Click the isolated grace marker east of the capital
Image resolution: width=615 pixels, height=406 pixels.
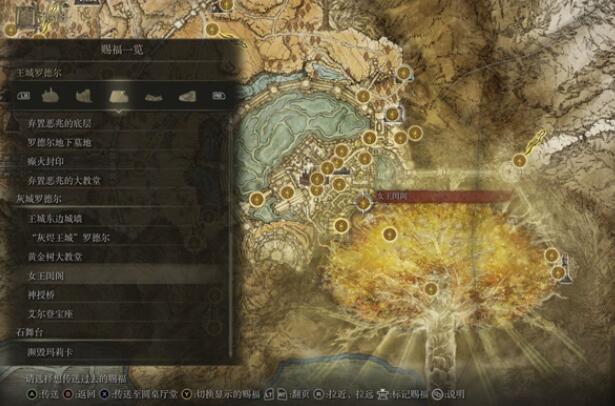pyautogui.click(x=519, y=160)
